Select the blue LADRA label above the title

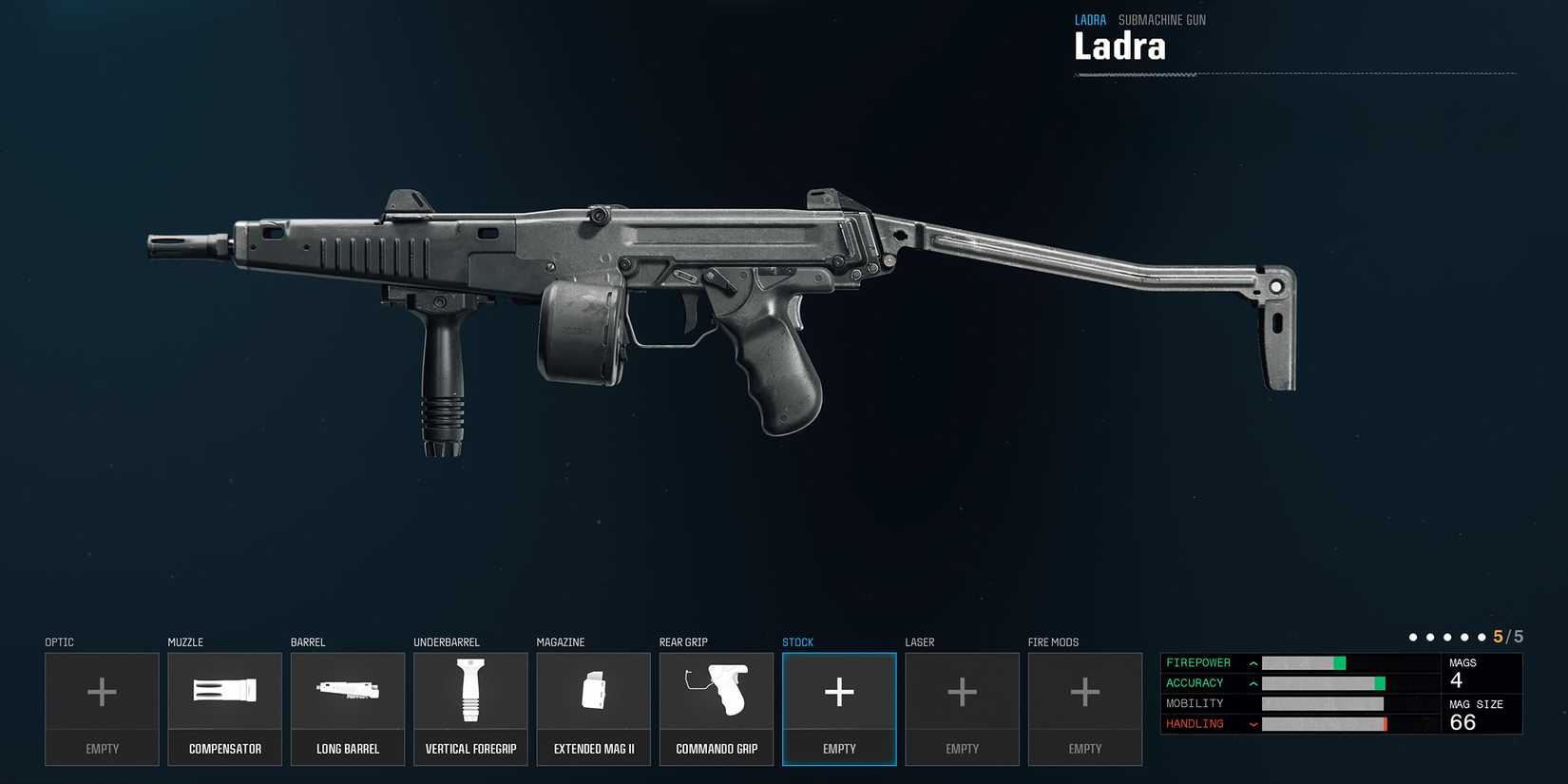pos(1090,19)
